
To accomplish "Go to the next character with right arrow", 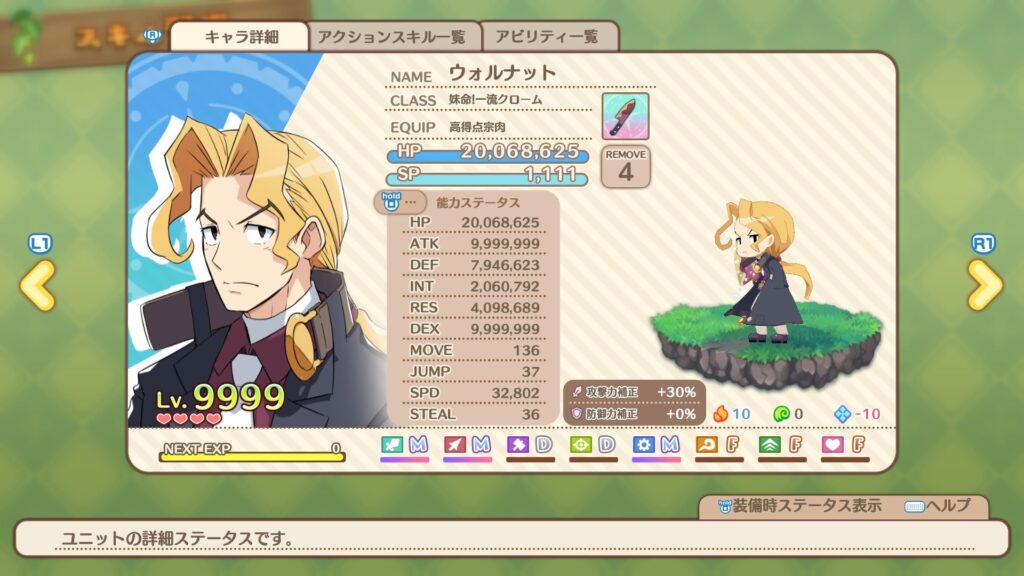I will [984, 286].
